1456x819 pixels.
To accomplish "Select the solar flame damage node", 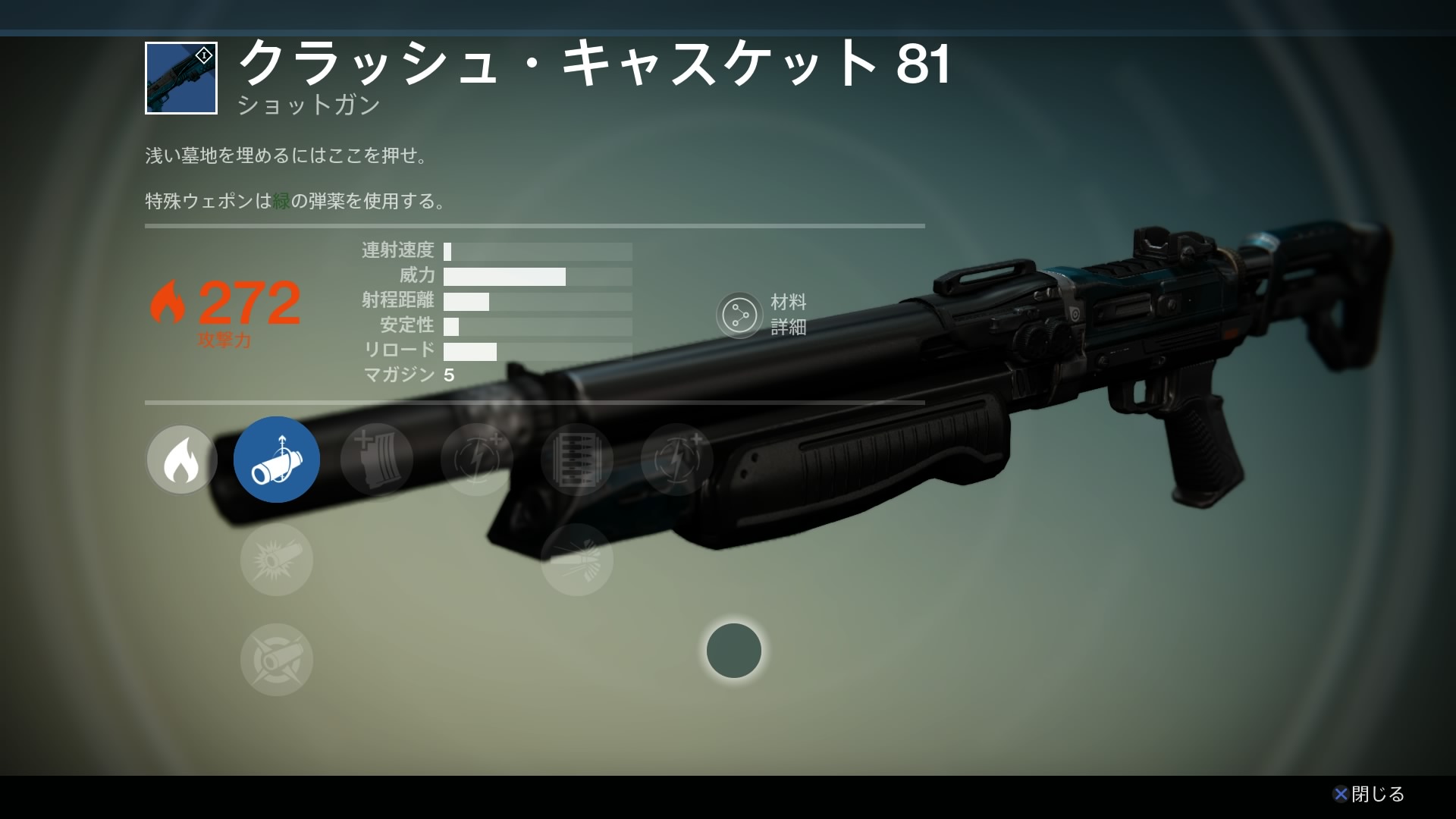I will pos(181,460).
